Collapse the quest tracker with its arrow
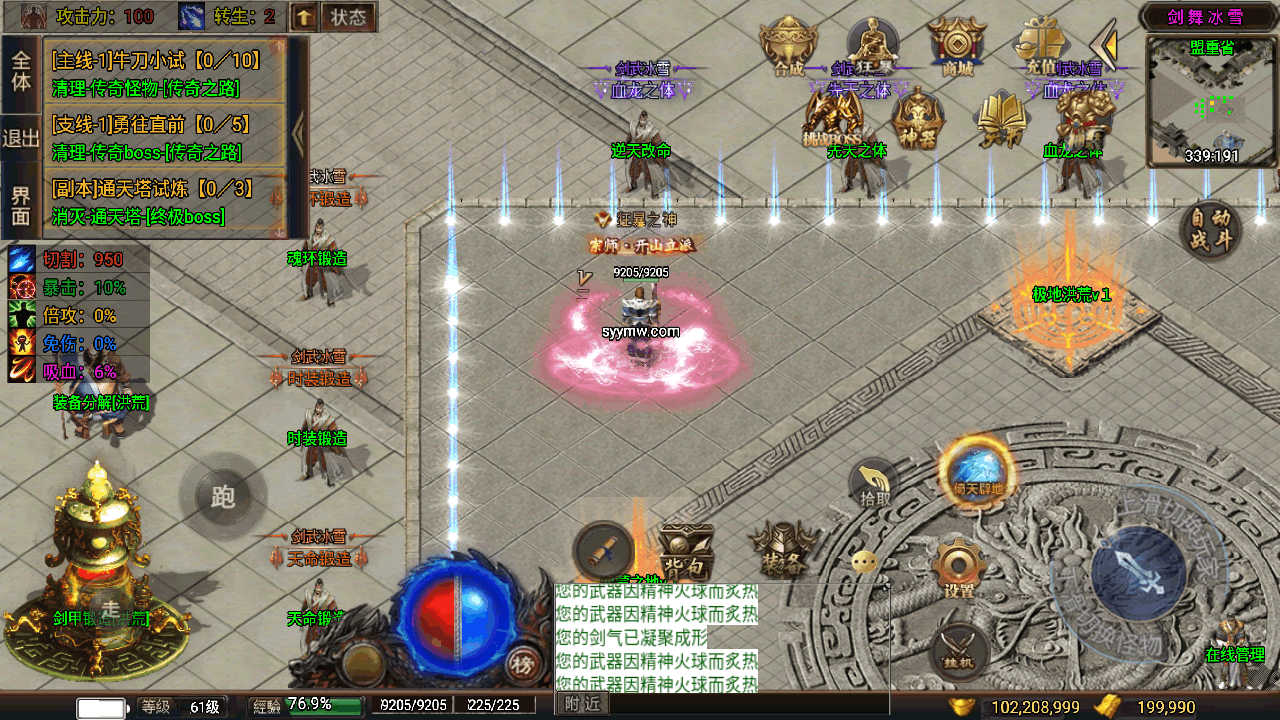Screen dimensions: 1280x720 (297, 133)
